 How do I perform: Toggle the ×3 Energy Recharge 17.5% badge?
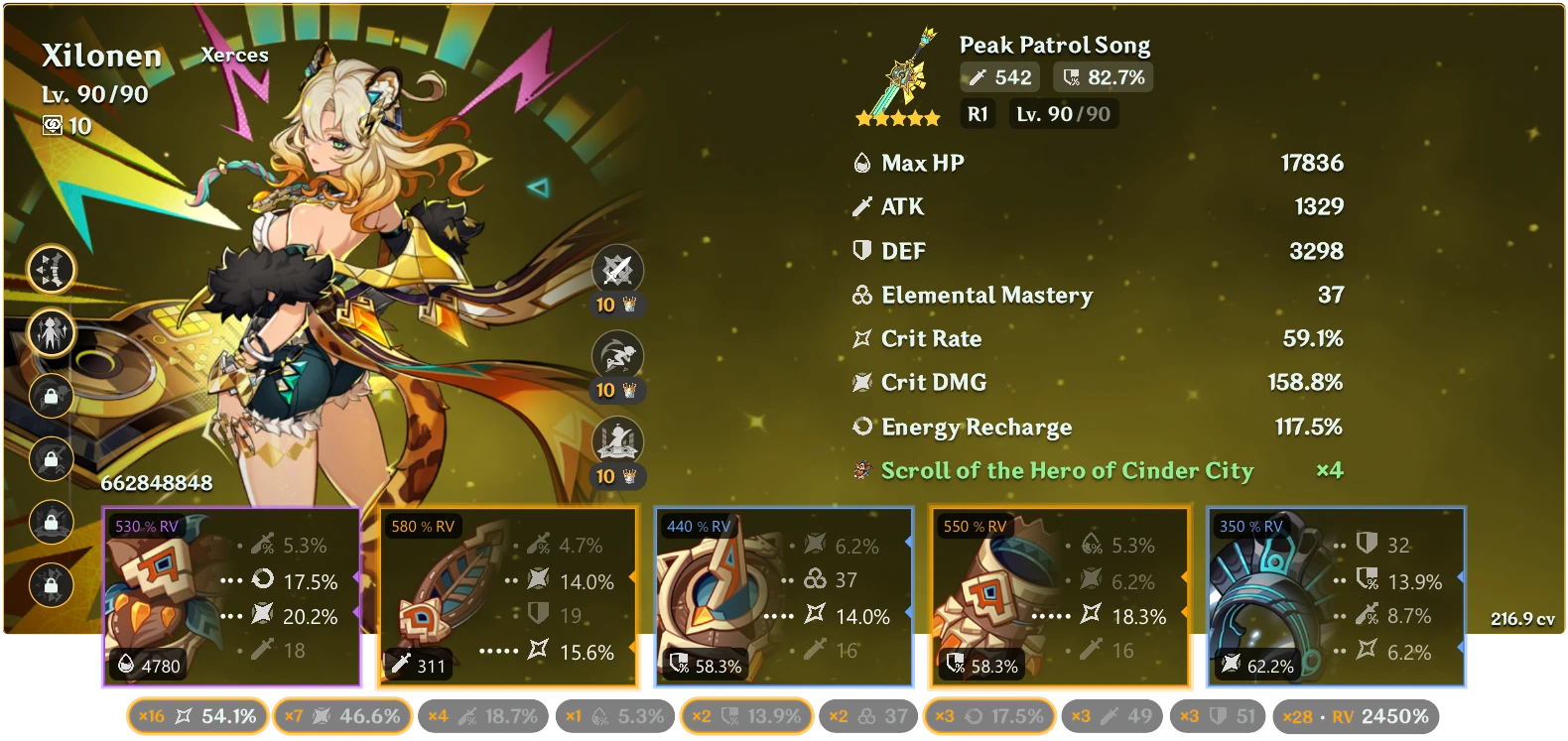click(990, 715)
